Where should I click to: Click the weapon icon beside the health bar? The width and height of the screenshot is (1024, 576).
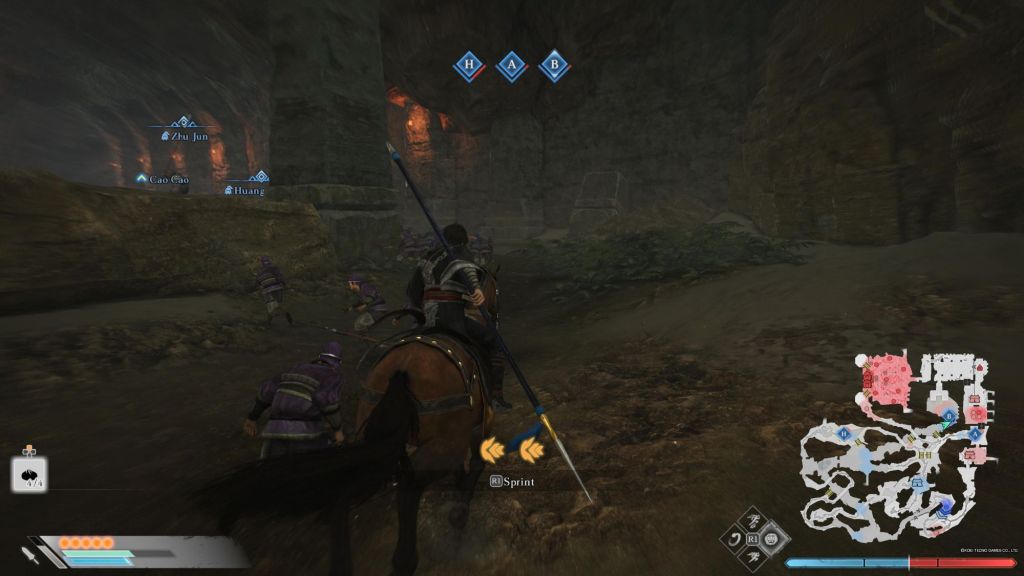pos(30,553)
